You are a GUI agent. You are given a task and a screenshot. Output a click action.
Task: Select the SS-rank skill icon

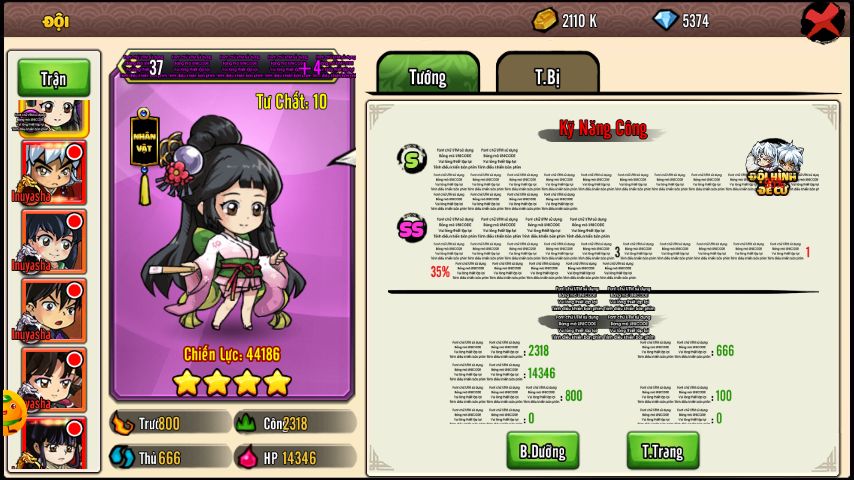411,227
